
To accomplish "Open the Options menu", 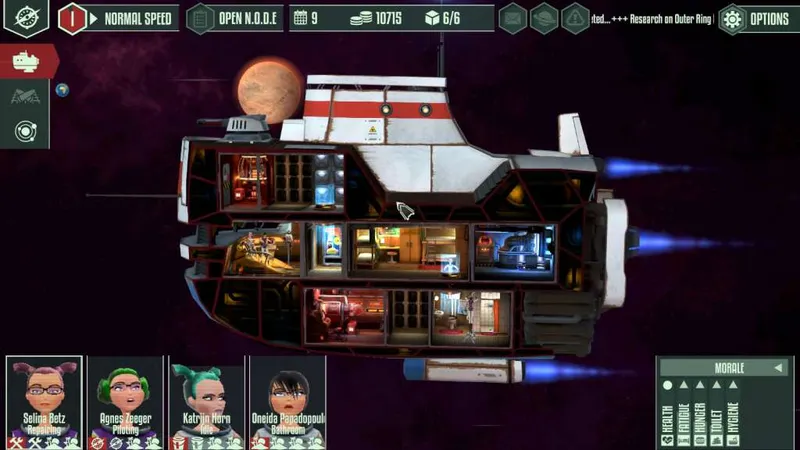I will tap(757, 18).
